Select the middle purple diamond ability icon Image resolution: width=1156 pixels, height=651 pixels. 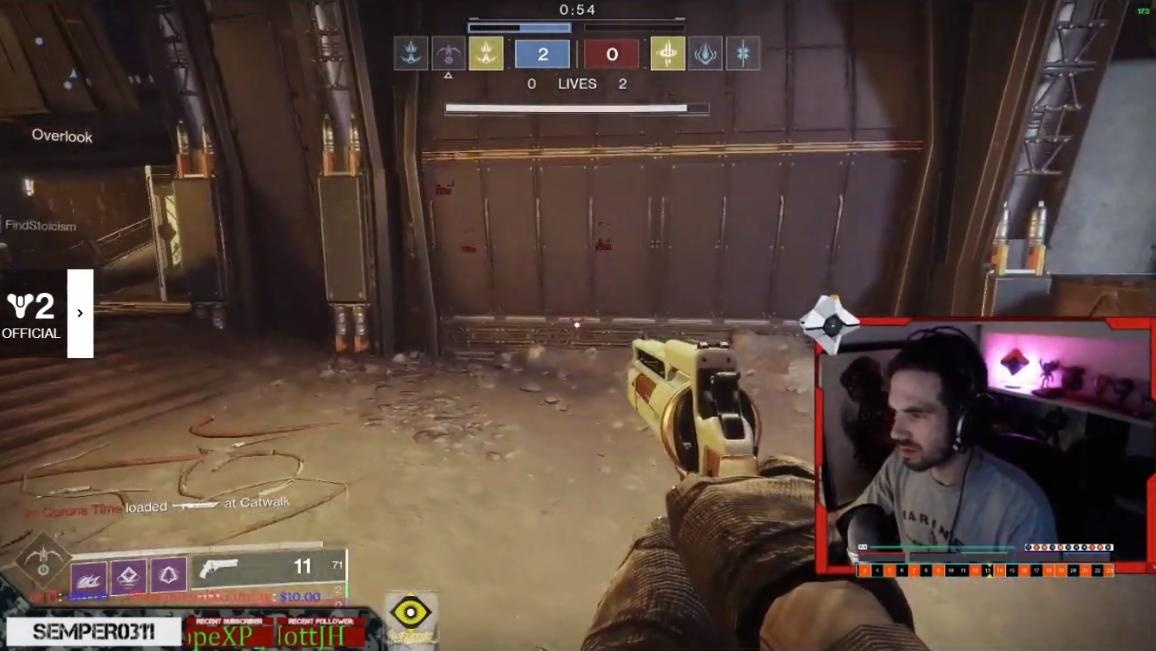click(128, 576)
